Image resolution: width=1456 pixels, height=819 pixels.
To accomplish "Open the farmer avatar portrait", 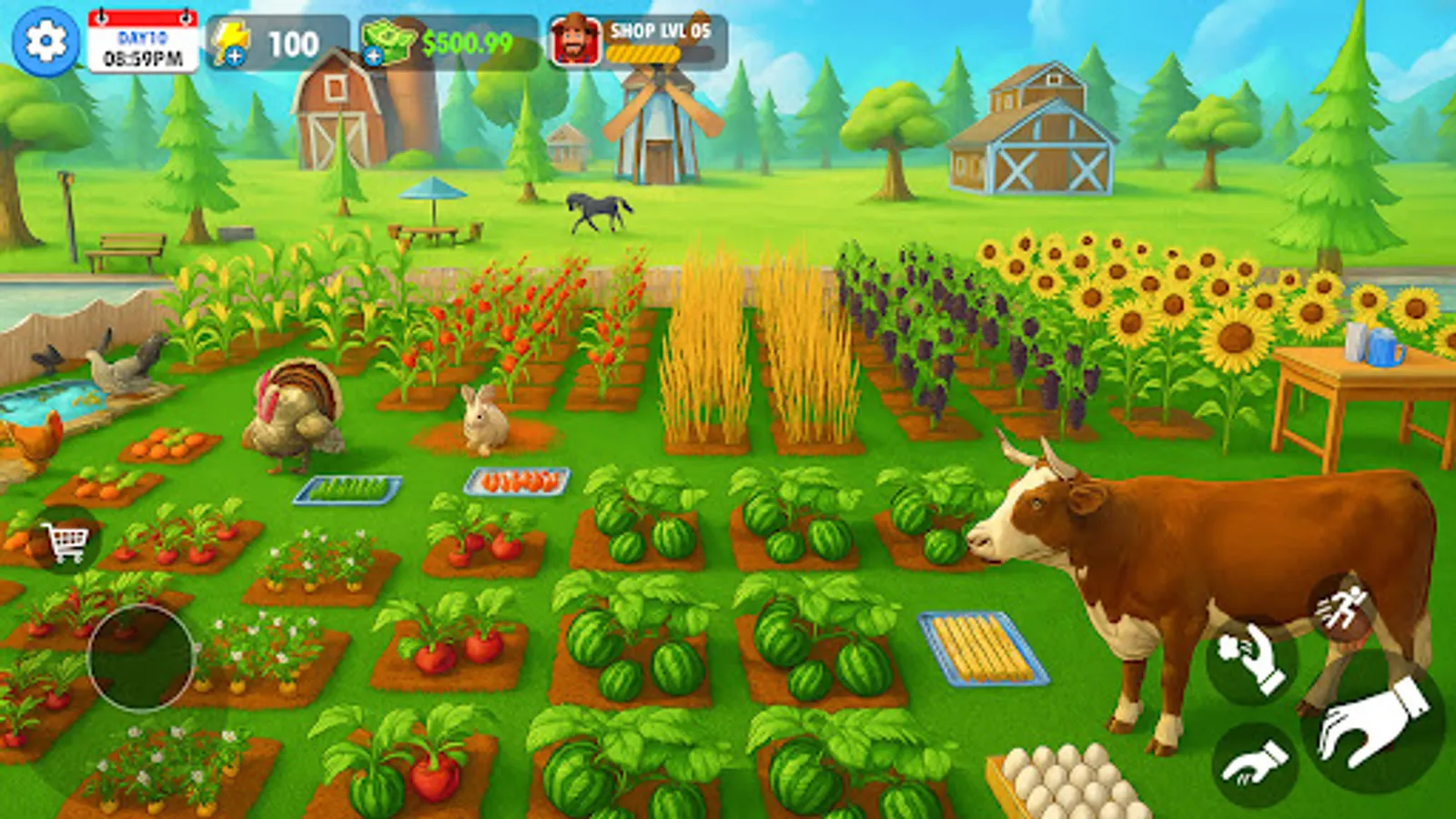I will (x=573, y=38).
